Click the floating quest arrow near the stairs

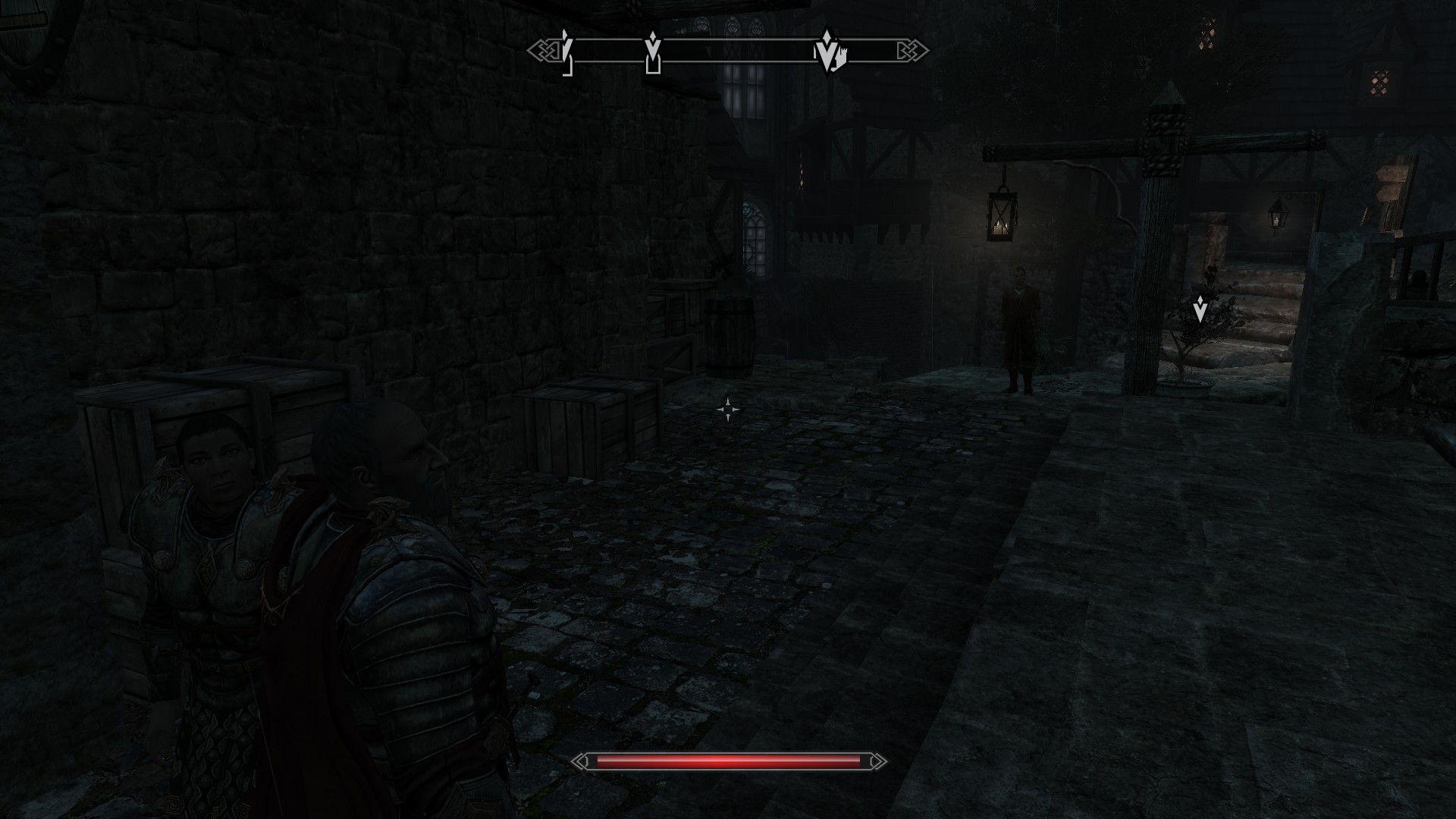click(1200, 309)
